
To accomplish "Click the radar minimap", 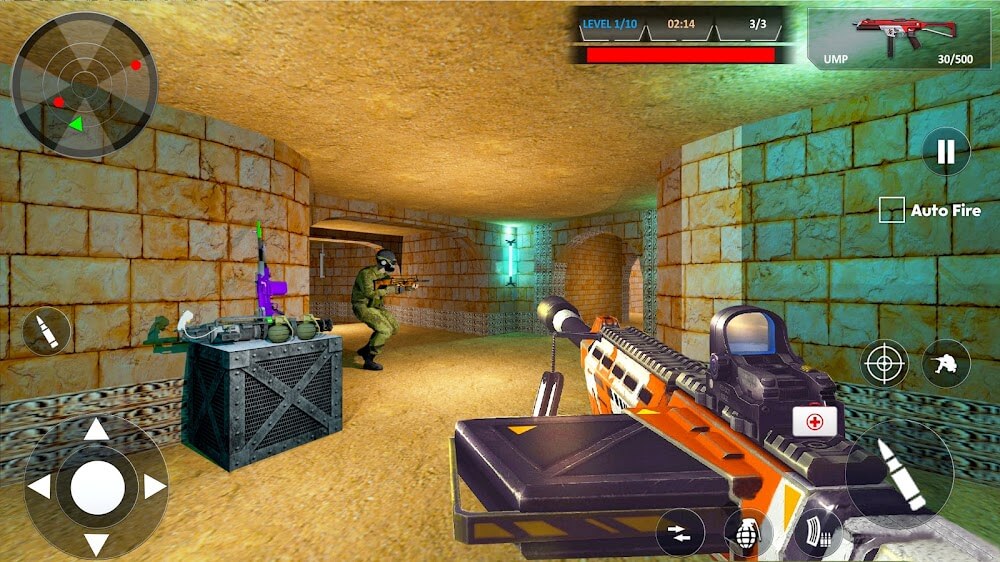I will [x=84, y=84].
